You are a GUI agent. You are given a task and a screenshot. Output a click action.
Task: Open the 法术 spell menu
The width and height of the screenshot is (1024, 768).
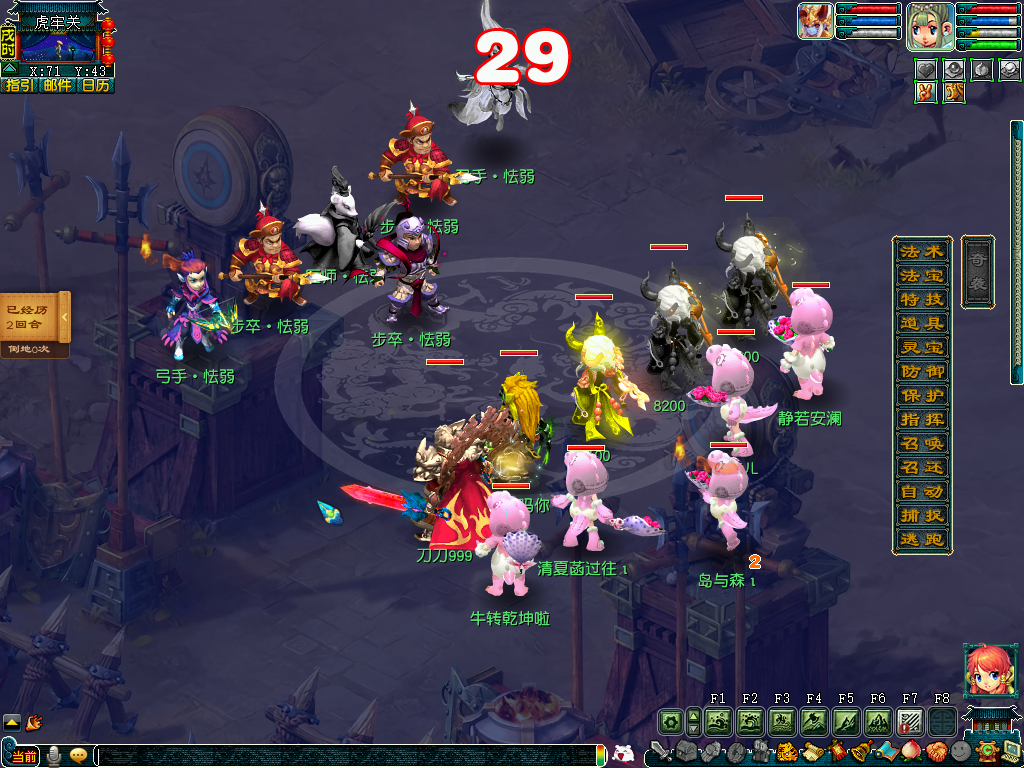[921, 251]
